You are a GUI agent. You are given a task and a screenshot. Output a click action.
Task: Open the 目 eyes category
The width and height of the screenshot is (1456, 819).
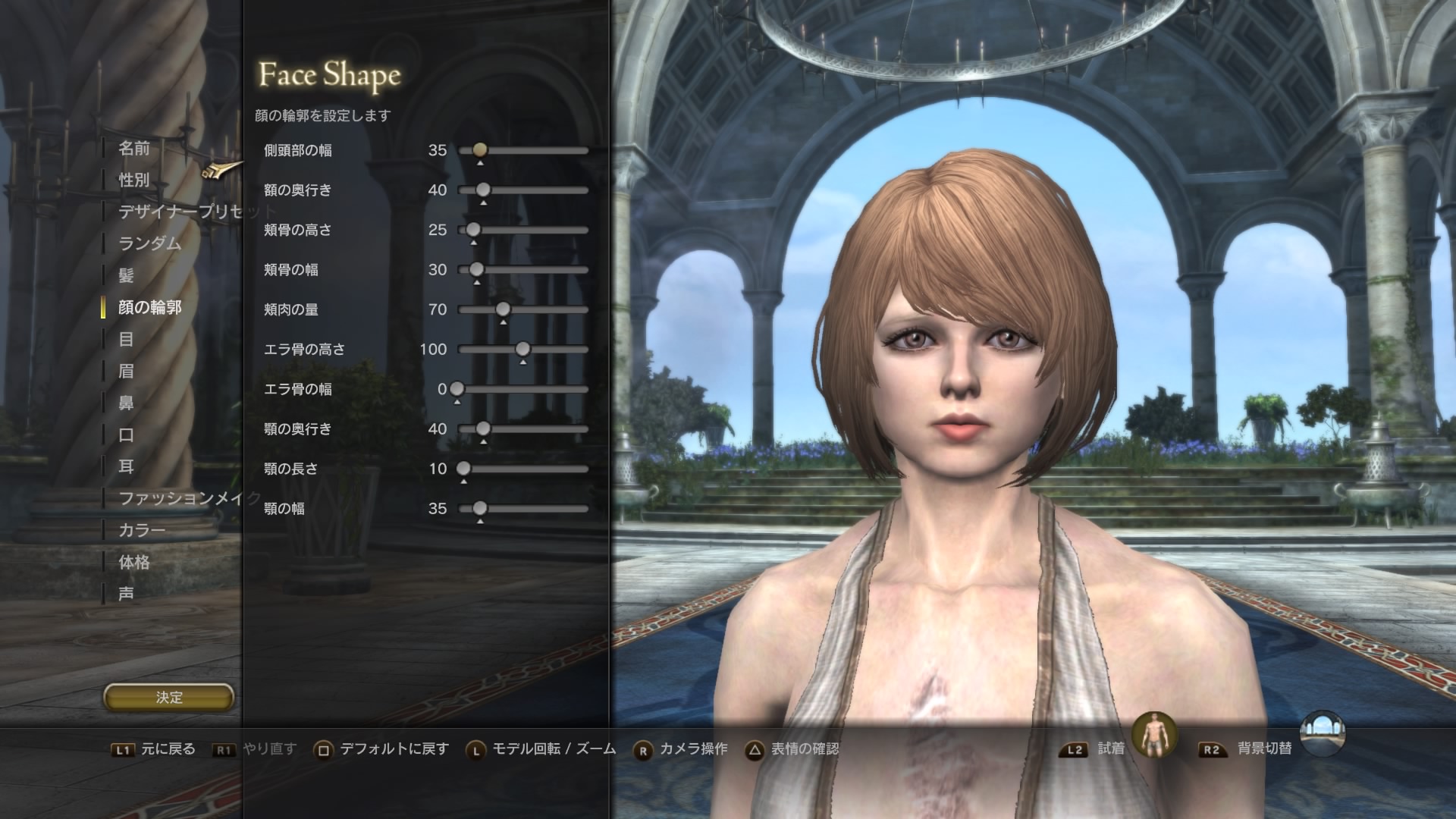pos(127,339)
